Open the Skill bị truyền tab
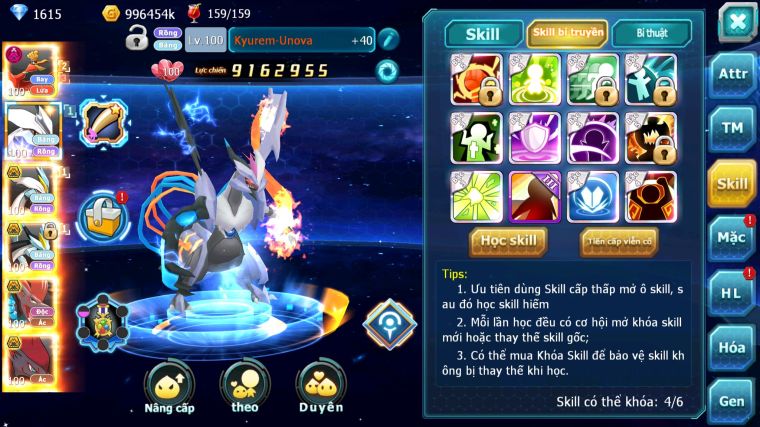The height and width of the screenshot is (427, 760). [567, 34]
